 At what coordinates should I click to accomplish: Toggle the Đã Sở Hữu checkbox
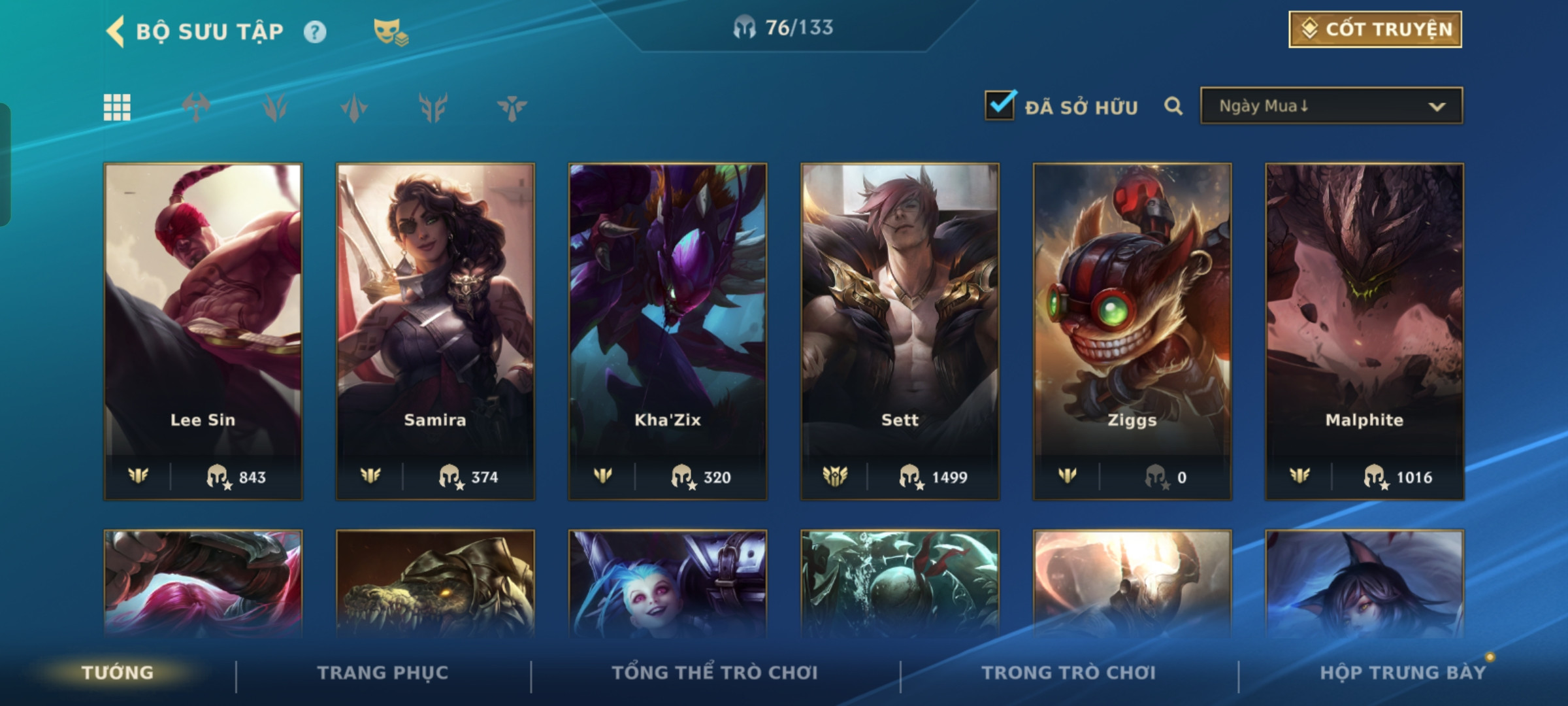point(1000,106)
